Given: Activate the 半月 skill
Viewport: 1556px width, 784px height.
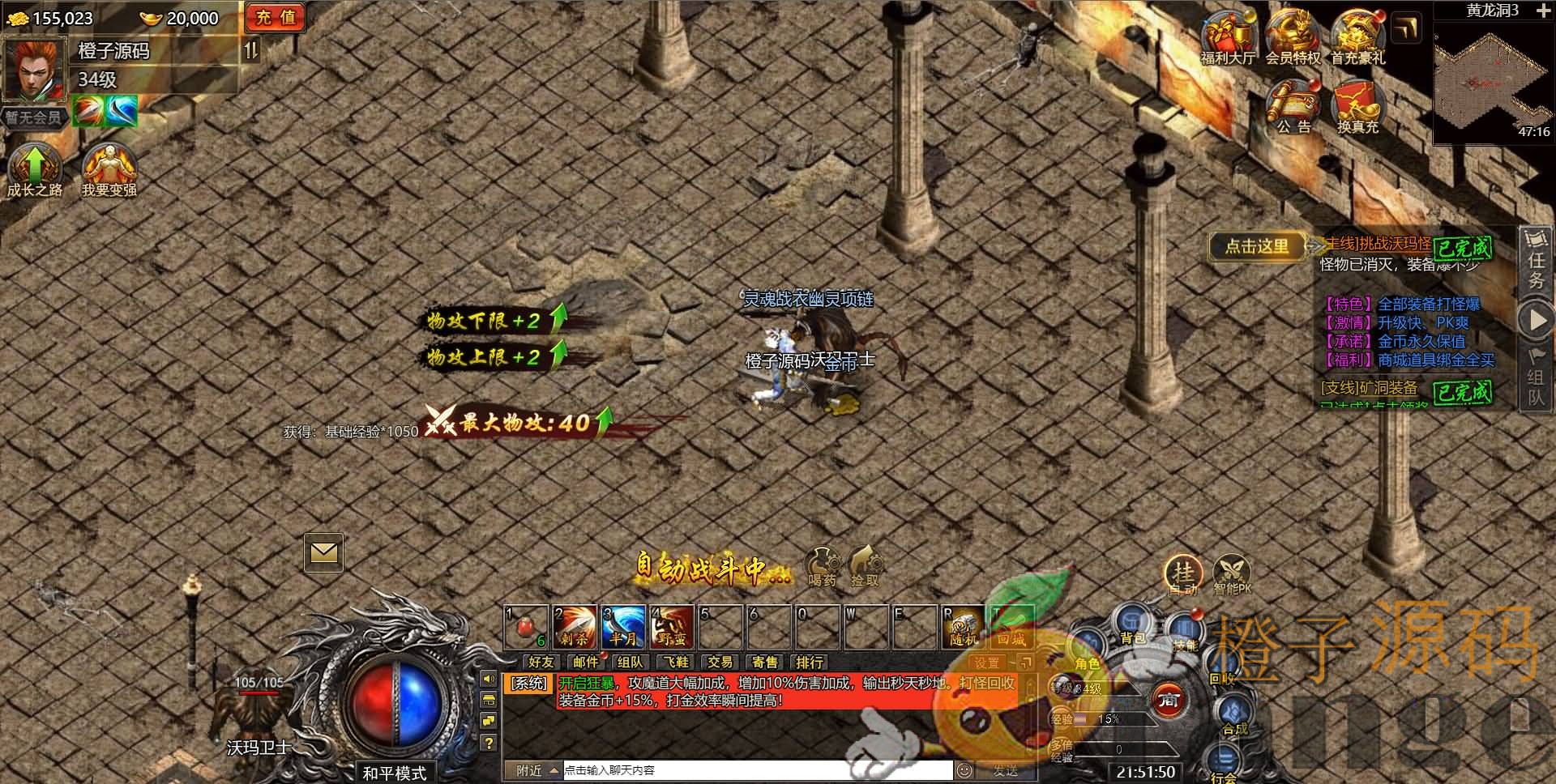Looking at the screenshot, I should click(623, 627).
